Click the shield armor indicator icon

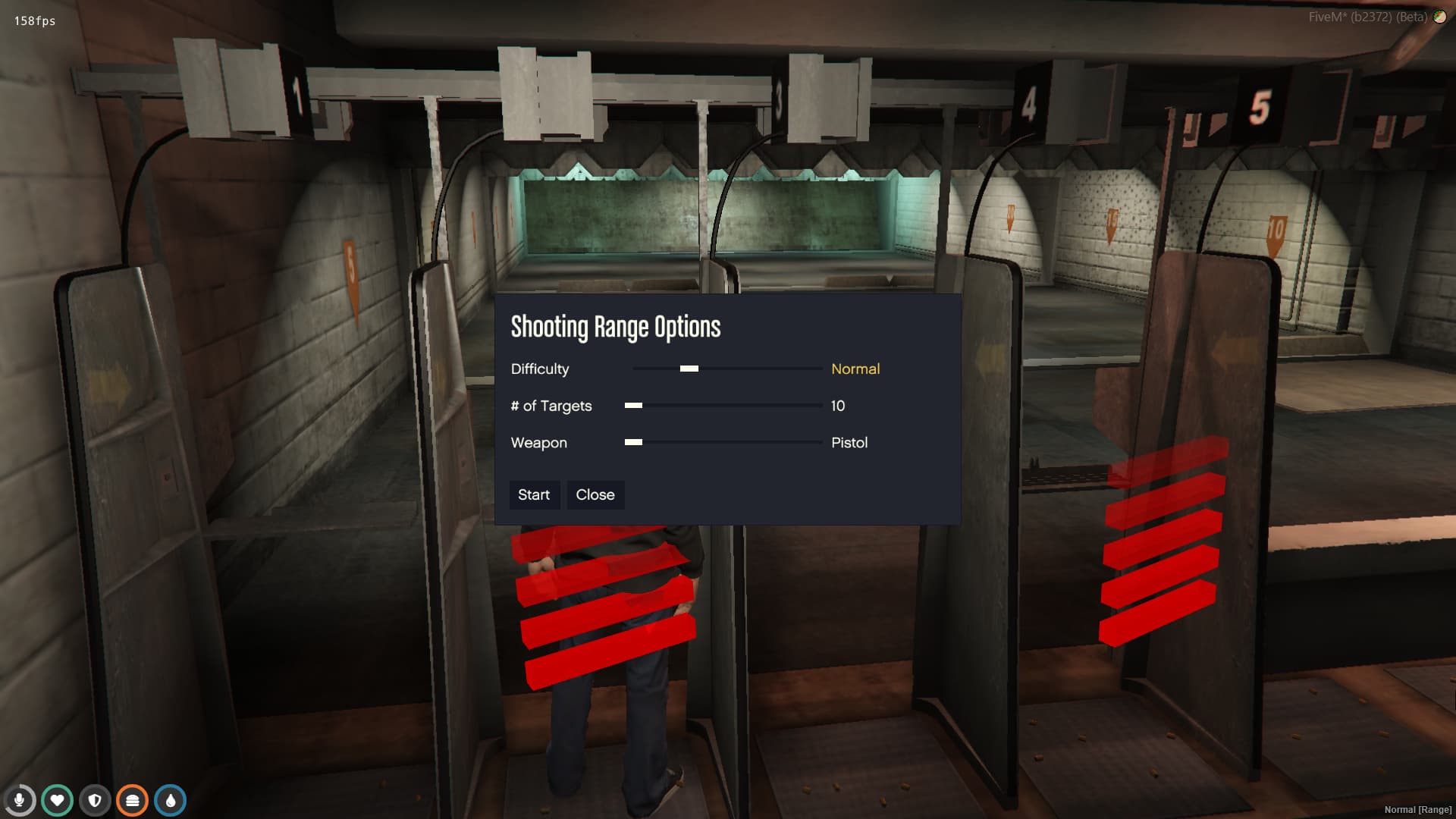click(95, 799)
